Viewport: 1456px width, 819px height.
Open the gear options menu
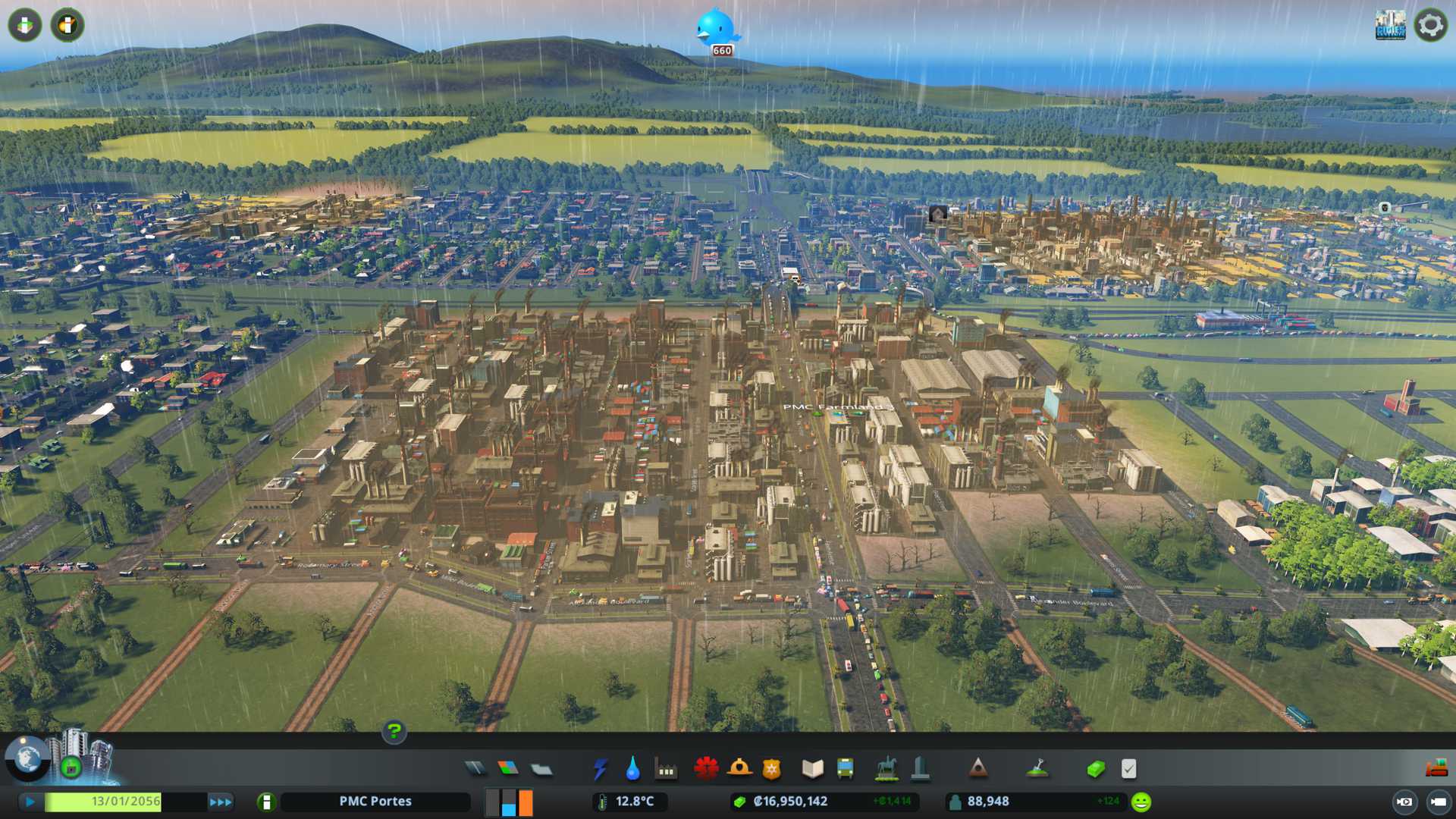tap(1430, 25)
